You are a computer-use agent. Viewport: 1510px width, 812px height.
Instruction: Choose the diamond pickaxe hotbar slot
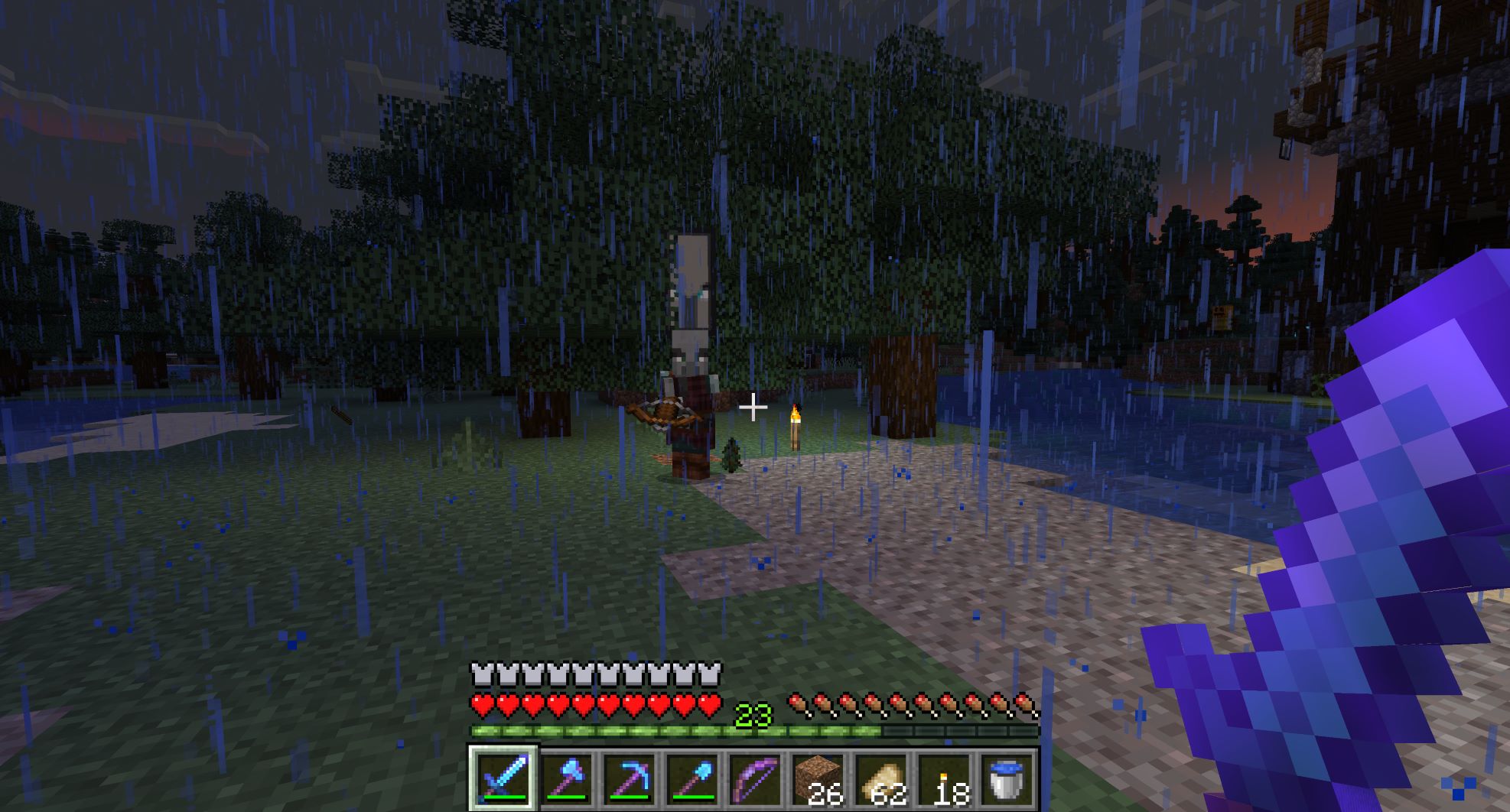pyautogui.click(x=629, y=778)
